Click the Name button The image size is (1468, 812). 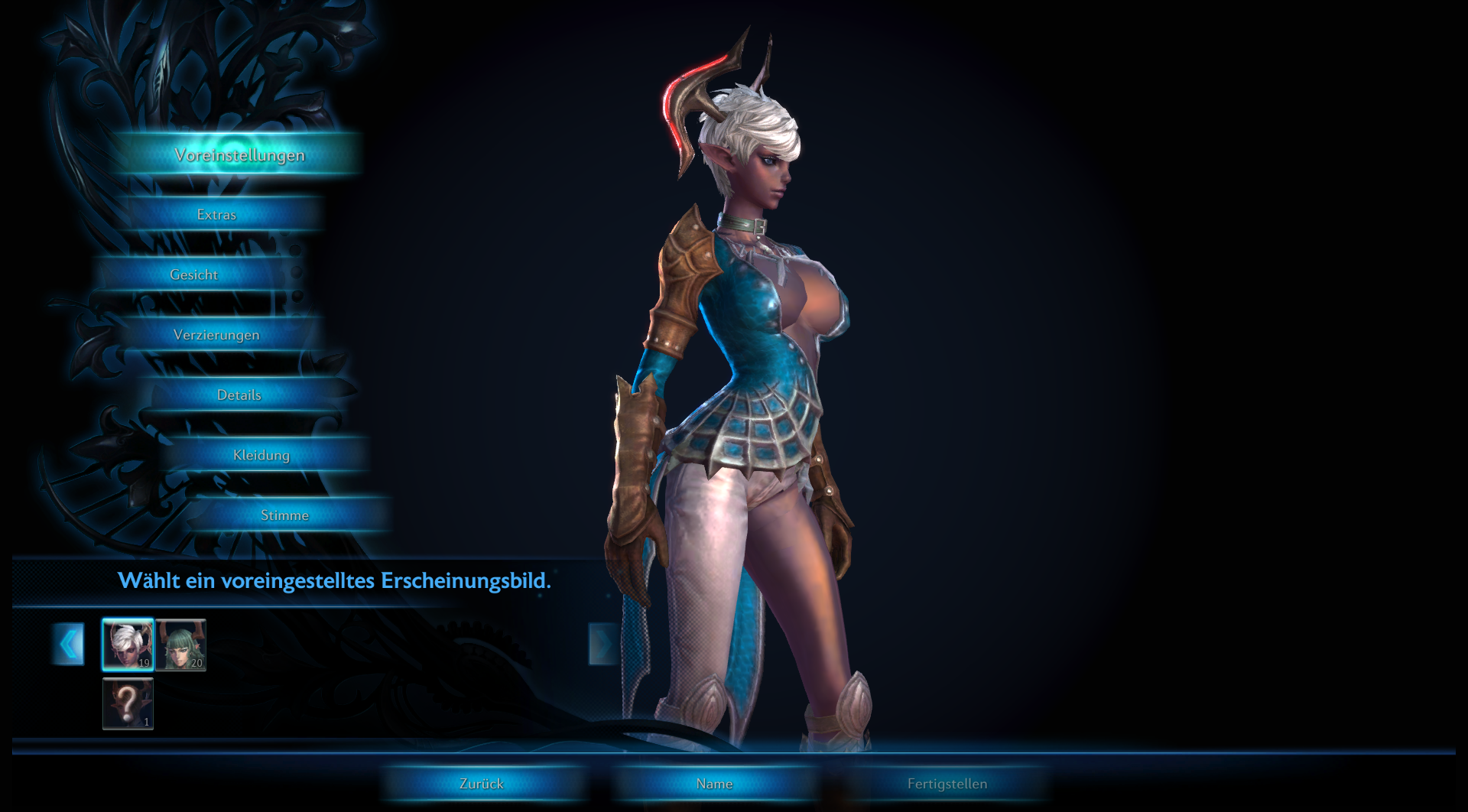pos(714,784)
